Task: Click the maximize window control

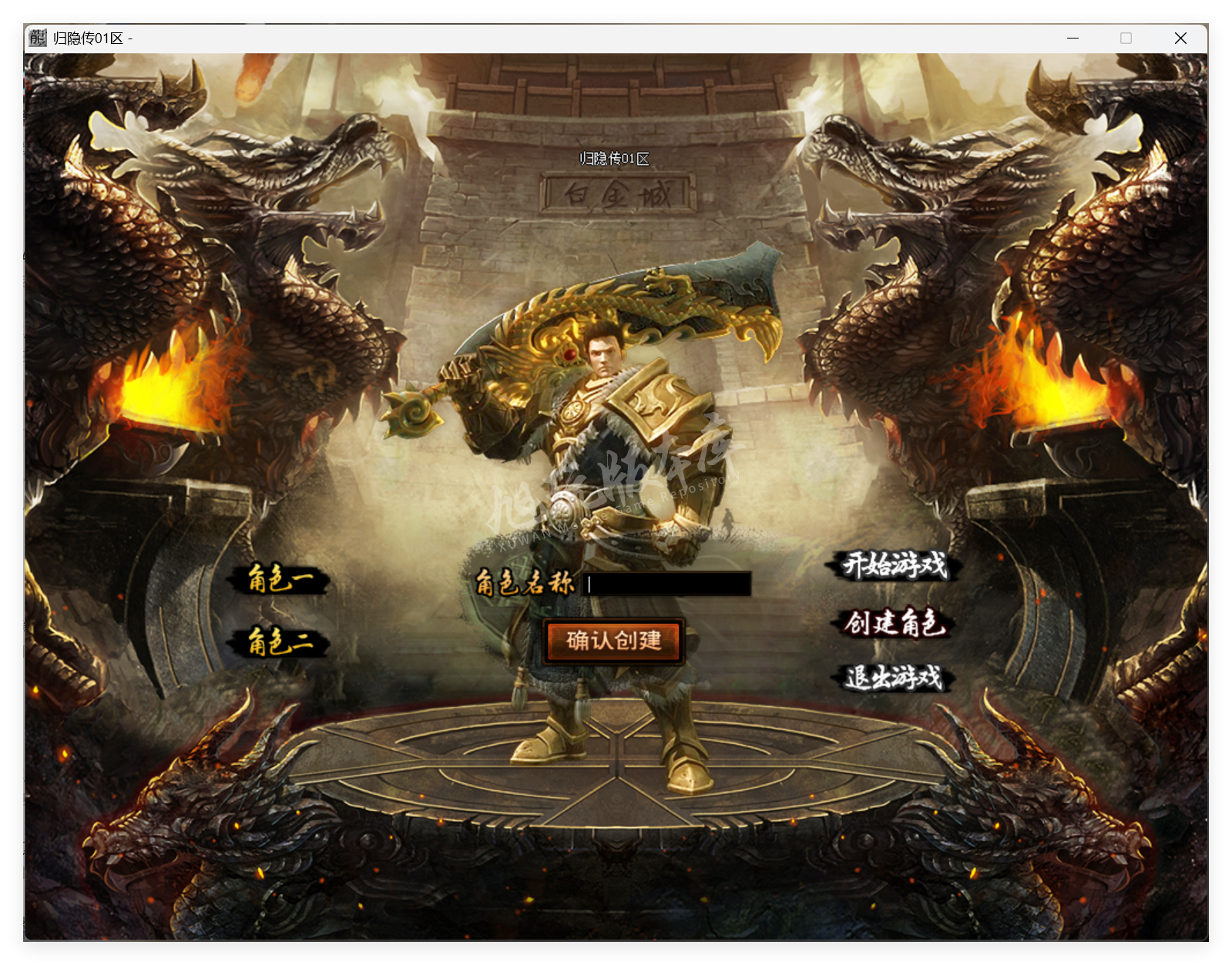Action: (x=1126, y=38)
